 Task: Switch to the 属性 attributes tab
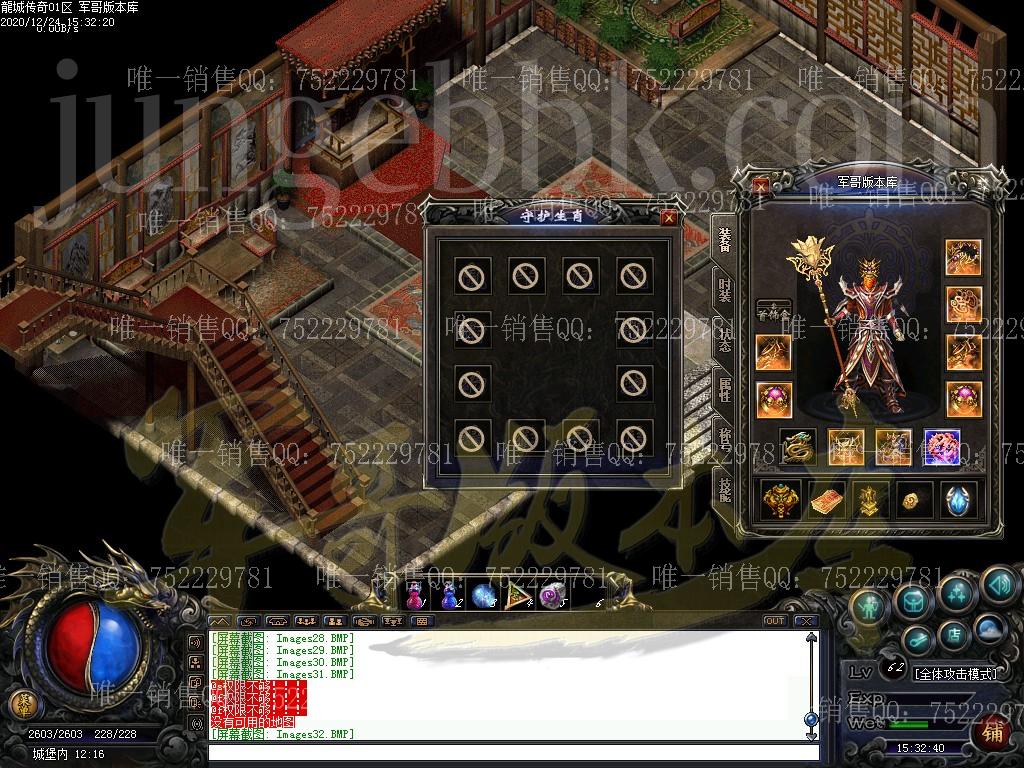[724, 390]
